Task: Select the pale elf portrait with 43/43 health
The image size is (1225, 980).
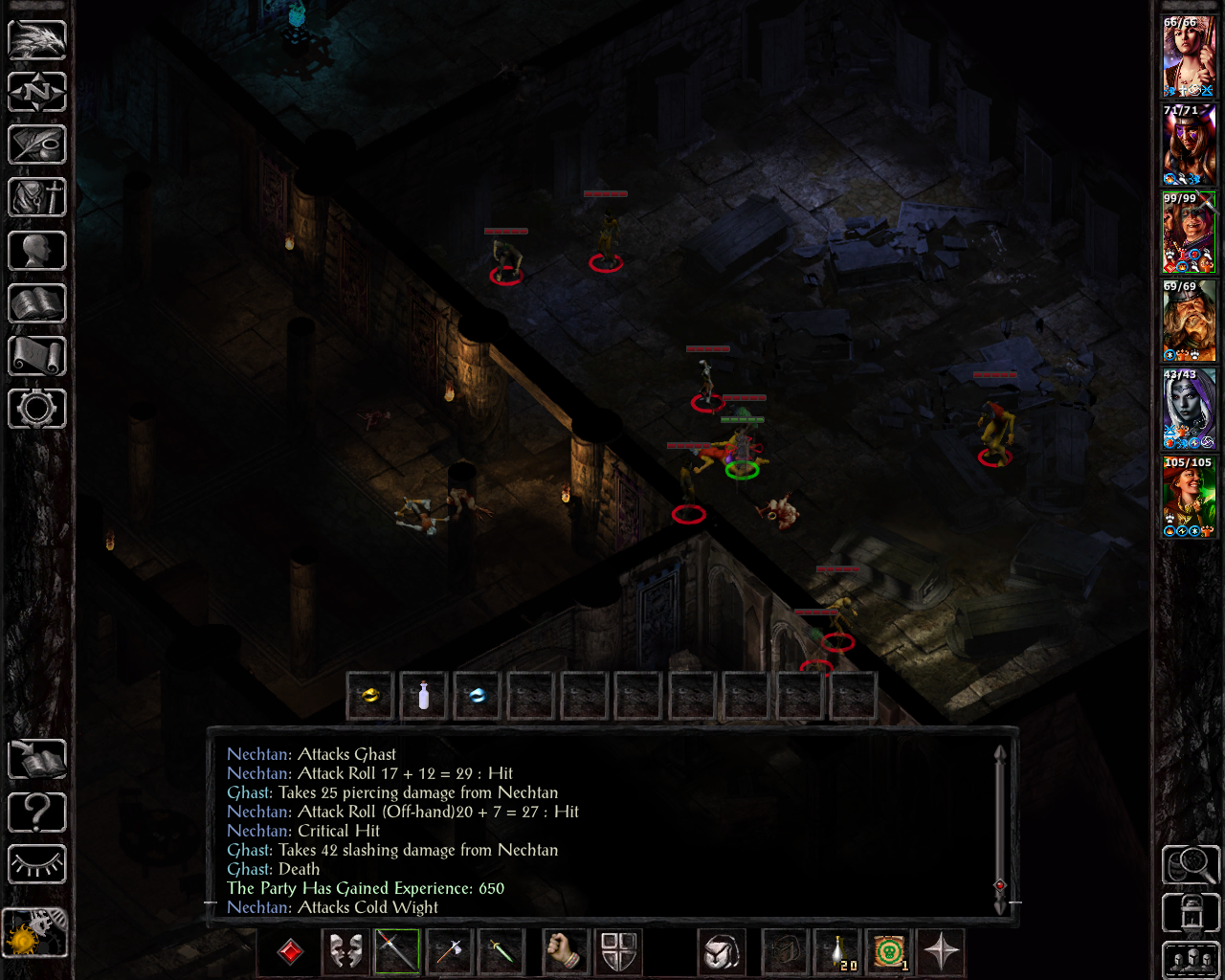Action: 1189,410
